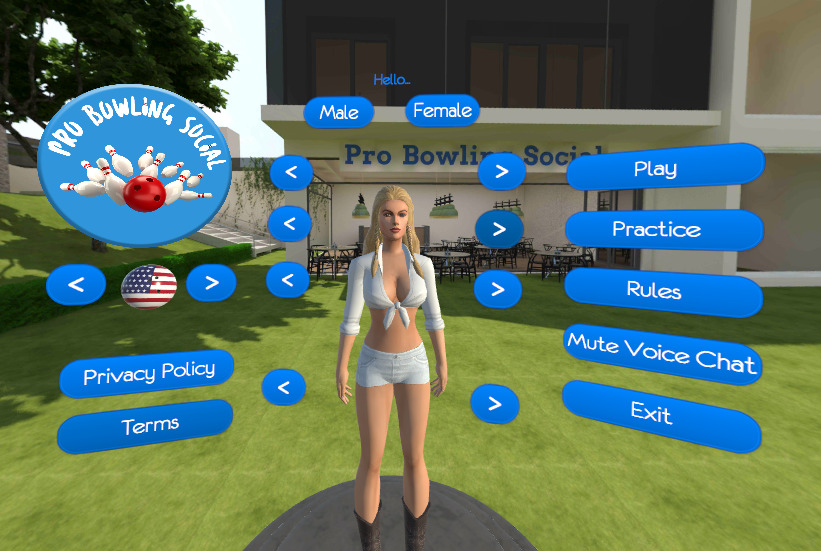
Task: Open Practice mode
Action: coord(664,230)
